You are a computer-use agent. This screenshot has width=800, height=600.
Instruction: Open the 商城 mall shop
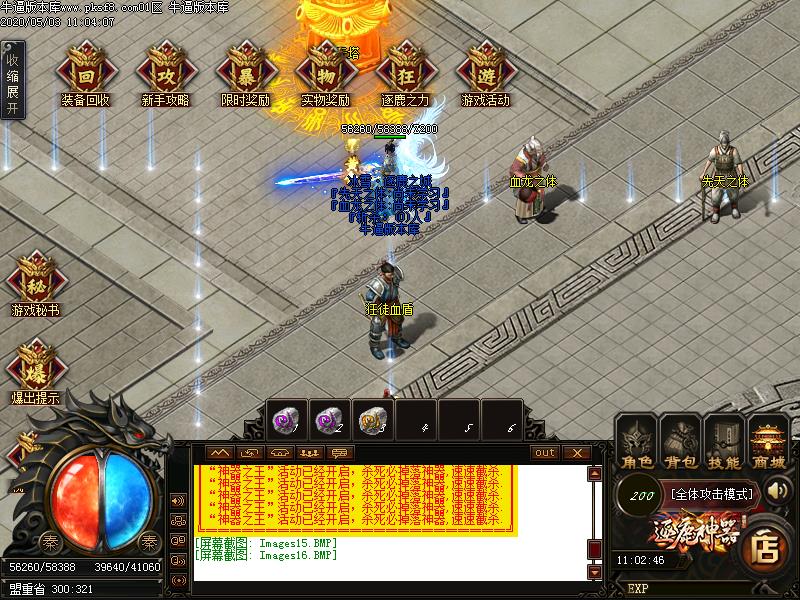click(769, 443)
